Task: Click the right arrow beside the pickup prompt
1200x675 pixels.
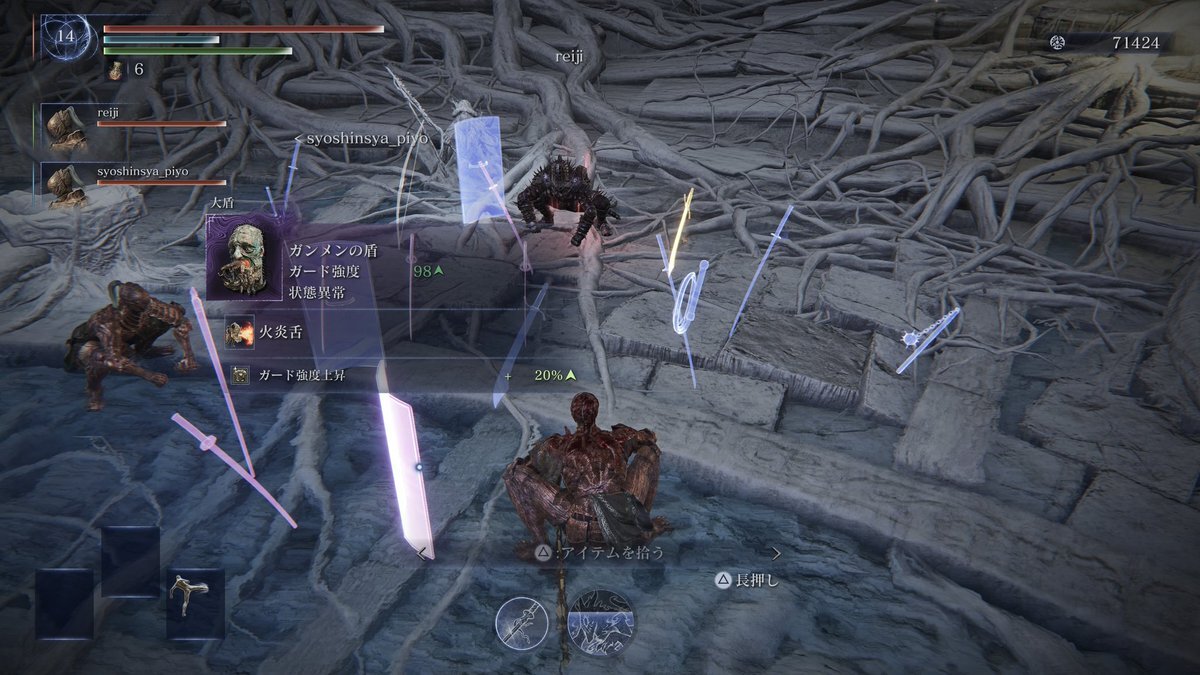Action: (x=776, y=552)
